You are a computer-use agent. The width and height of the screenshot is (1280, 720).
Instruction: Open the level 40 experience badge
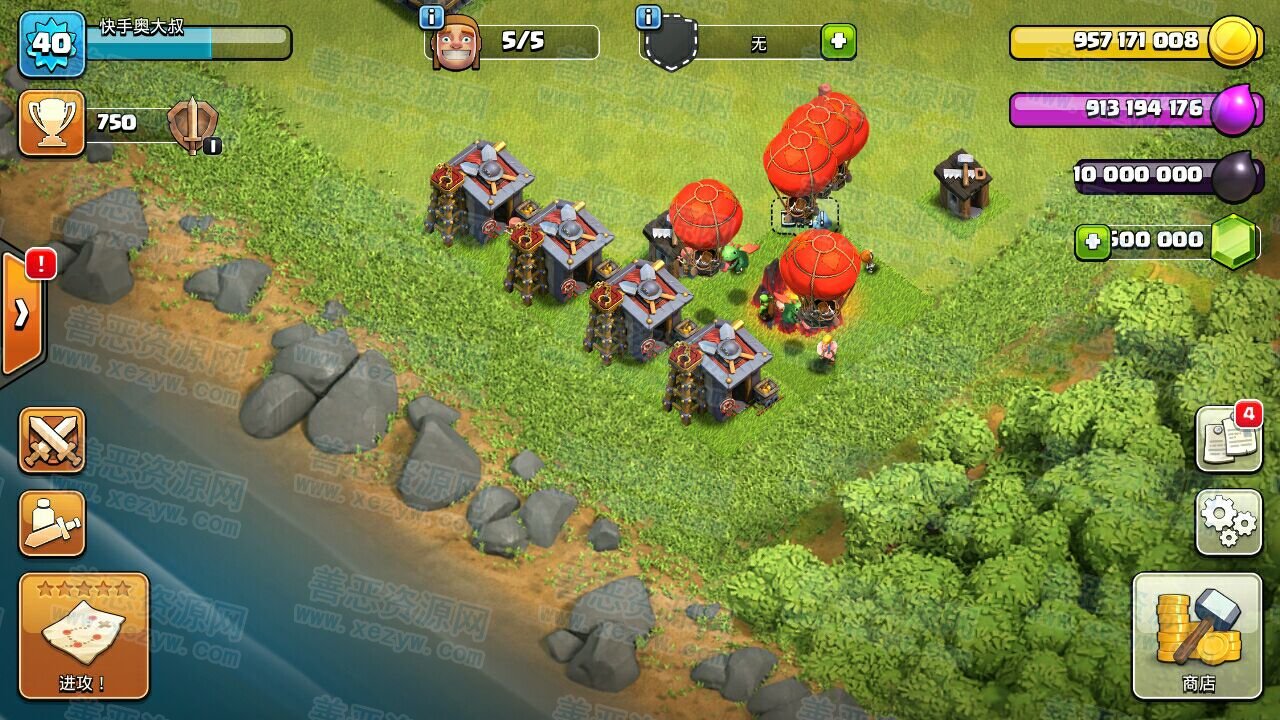point(52,43)
